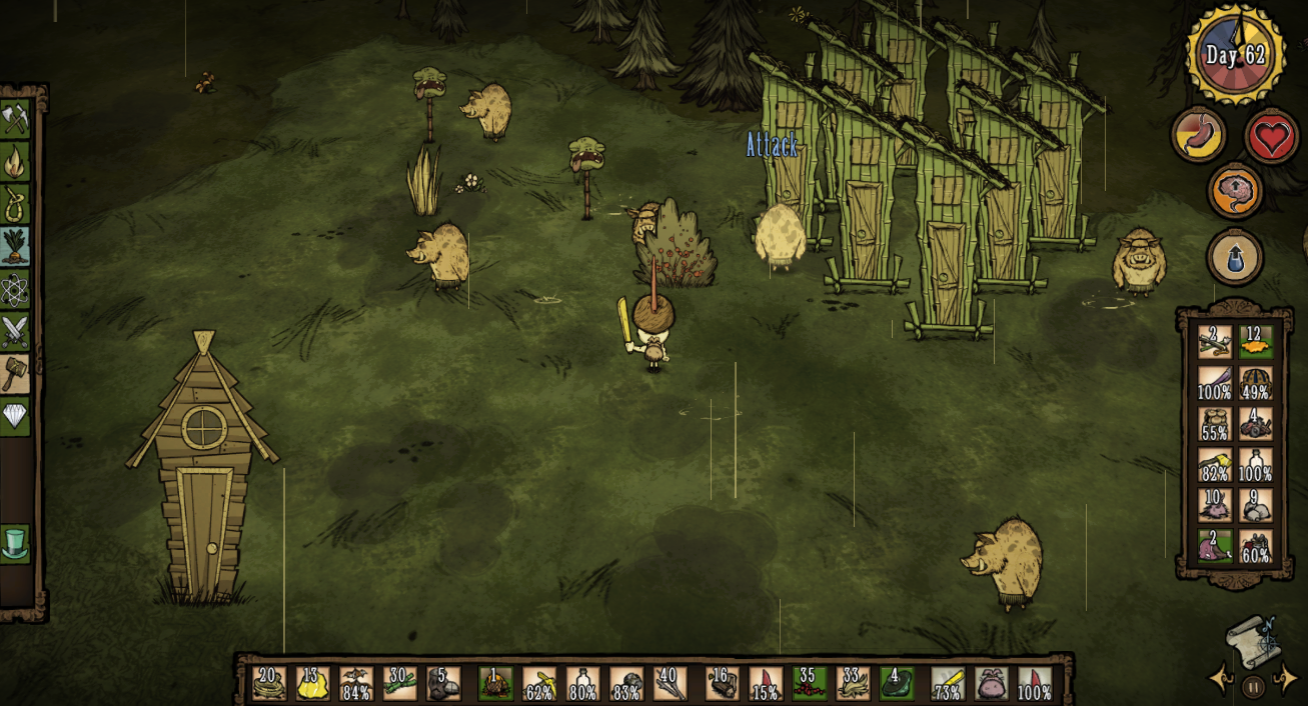The image size is (1308, 706).
Task: Open the Structures hammer crafting tab
Action: click(15, 373)
